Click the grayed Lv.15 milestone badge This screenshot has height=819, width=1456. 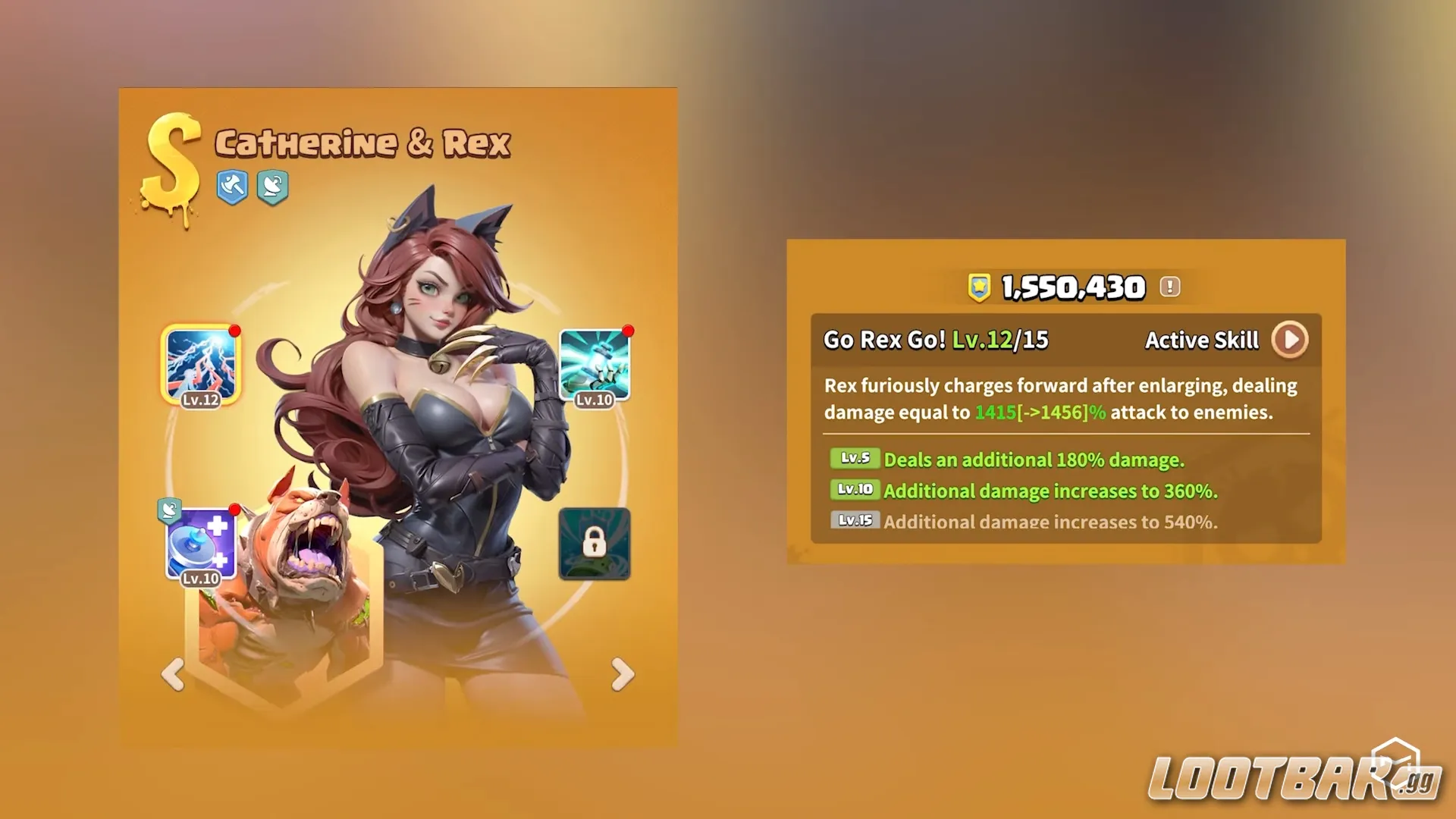(x=856, y=521)
